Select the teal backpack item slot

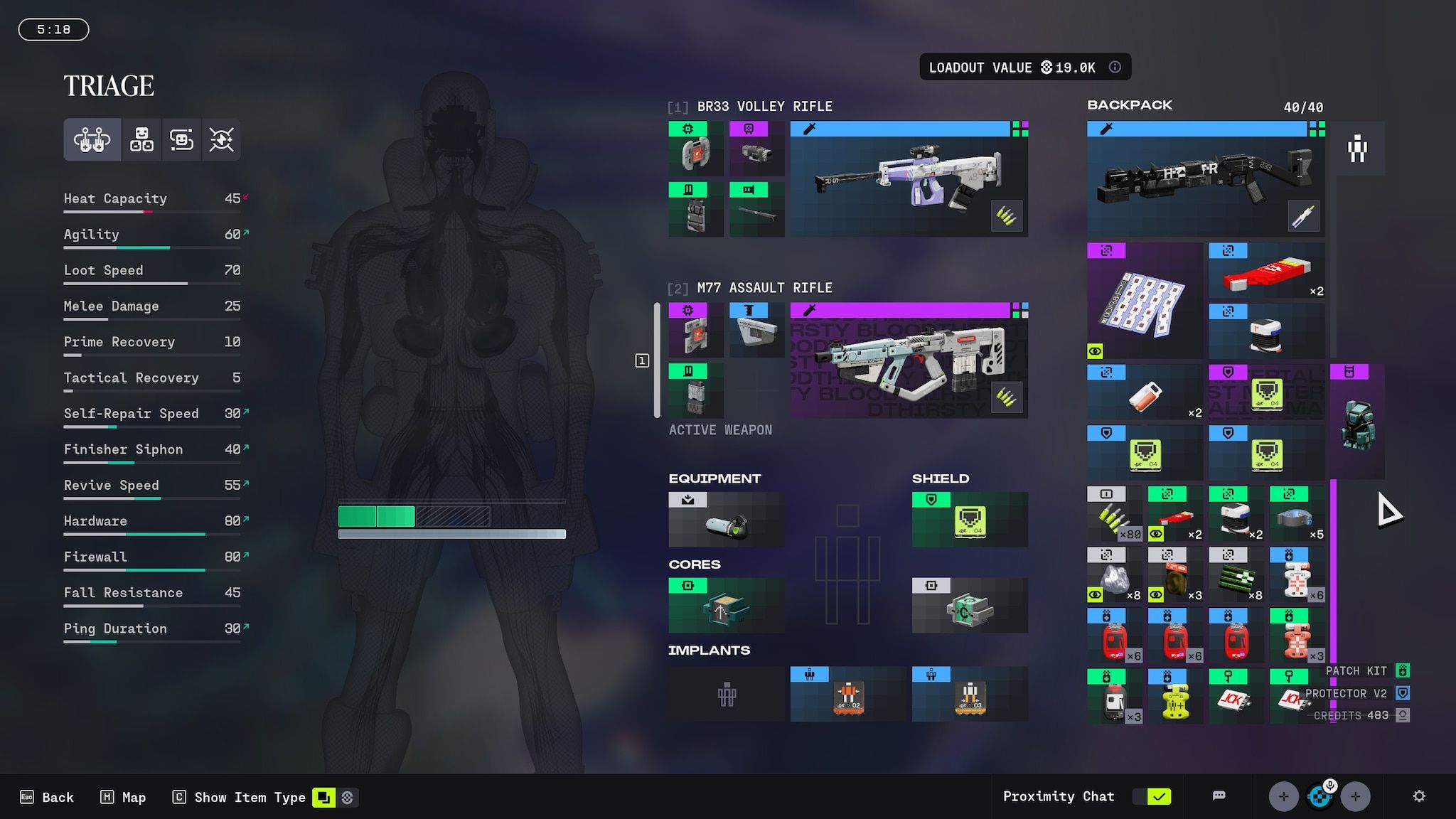point(1356,422)
